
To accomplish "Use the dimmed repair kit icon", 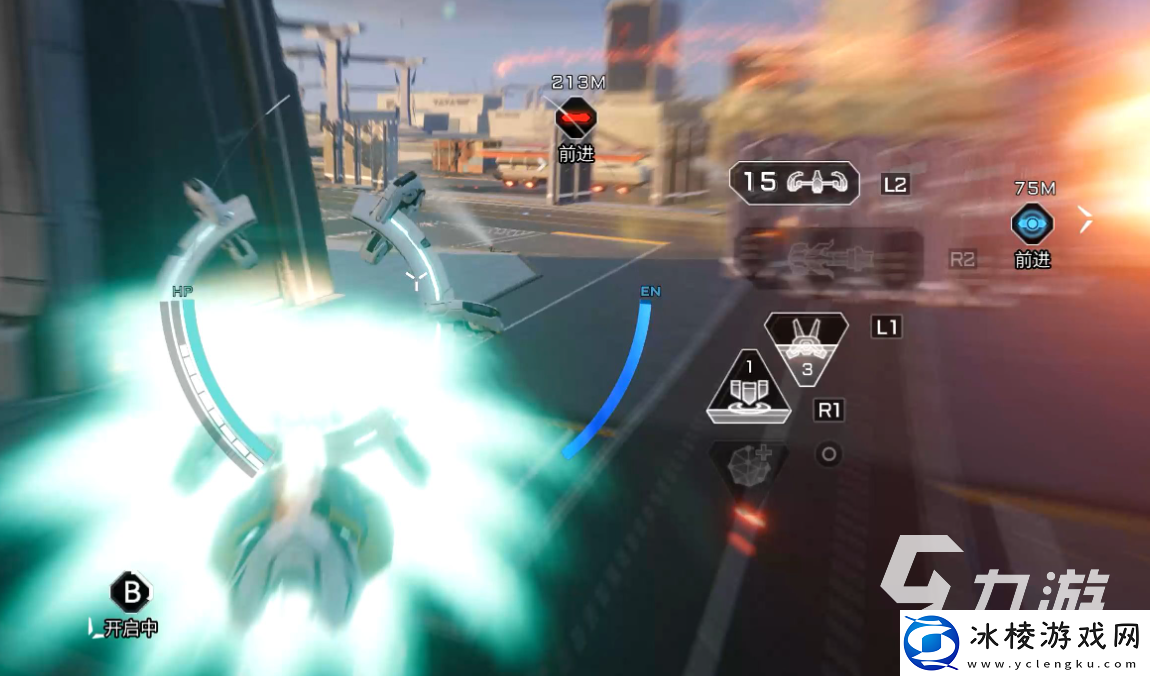I will point(748,461).
